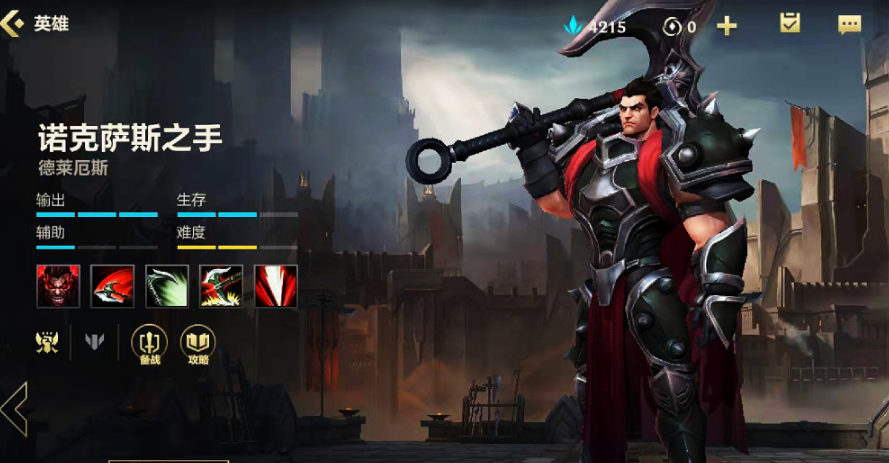Click the gold winged crest icon
This screenshot has height=463, width=889.
pyautogui.click(x=47, y=342)
